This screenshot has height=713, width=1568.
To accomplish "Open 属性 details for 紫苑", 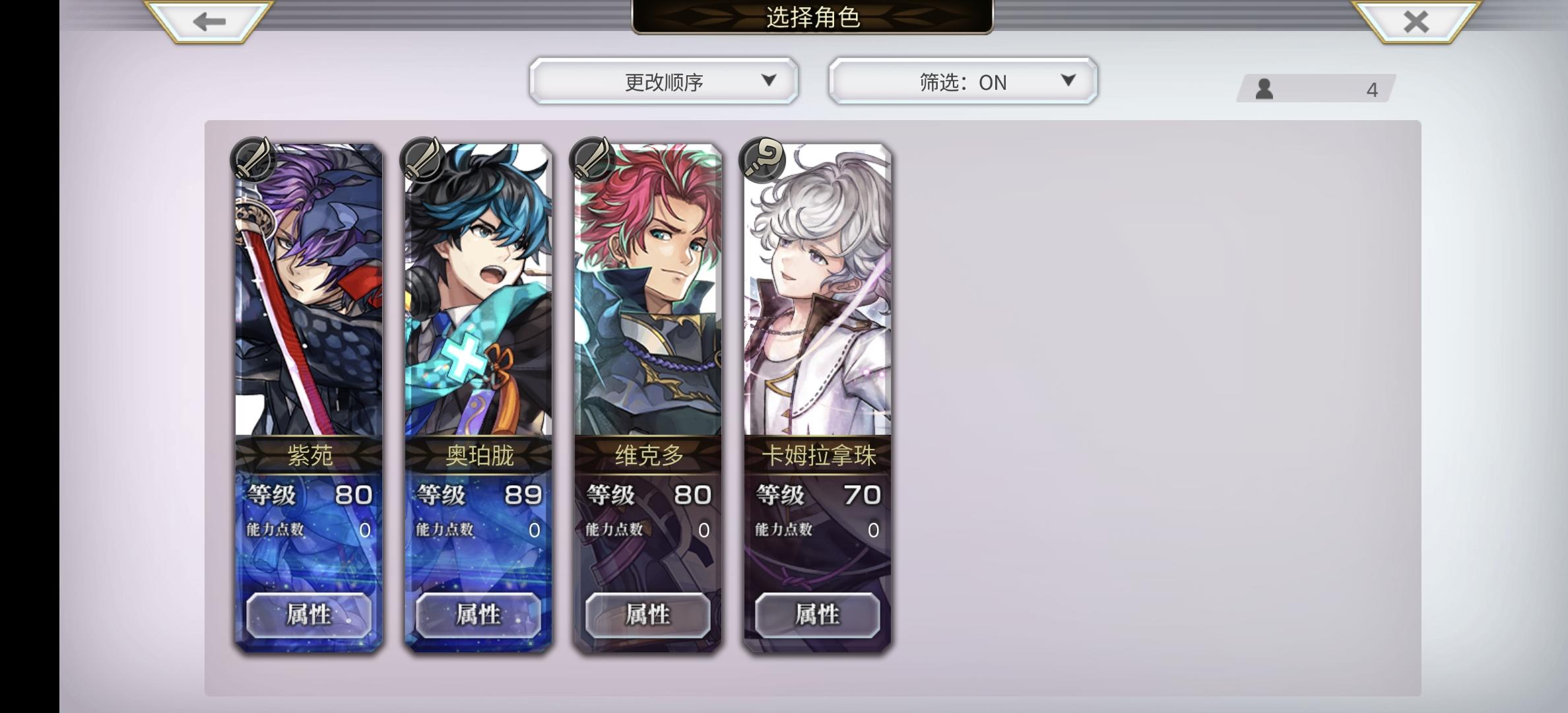I will (x=308, y=615).
